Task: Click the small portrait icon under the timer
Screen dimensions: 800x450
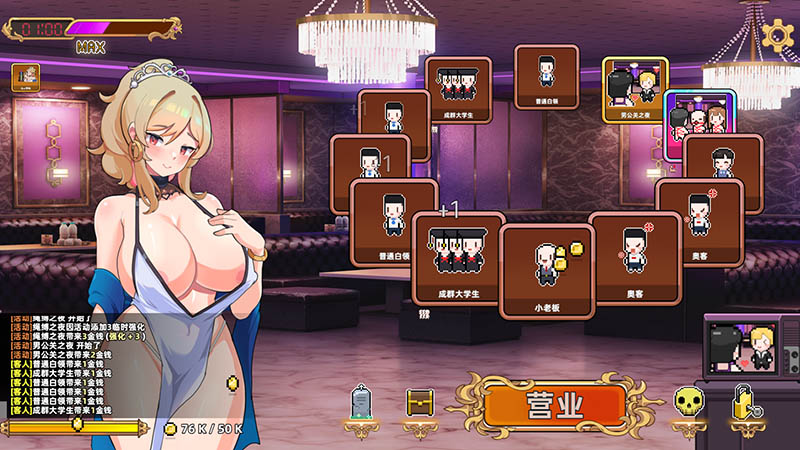Action: pyautogui.click(x=24, y=76)
